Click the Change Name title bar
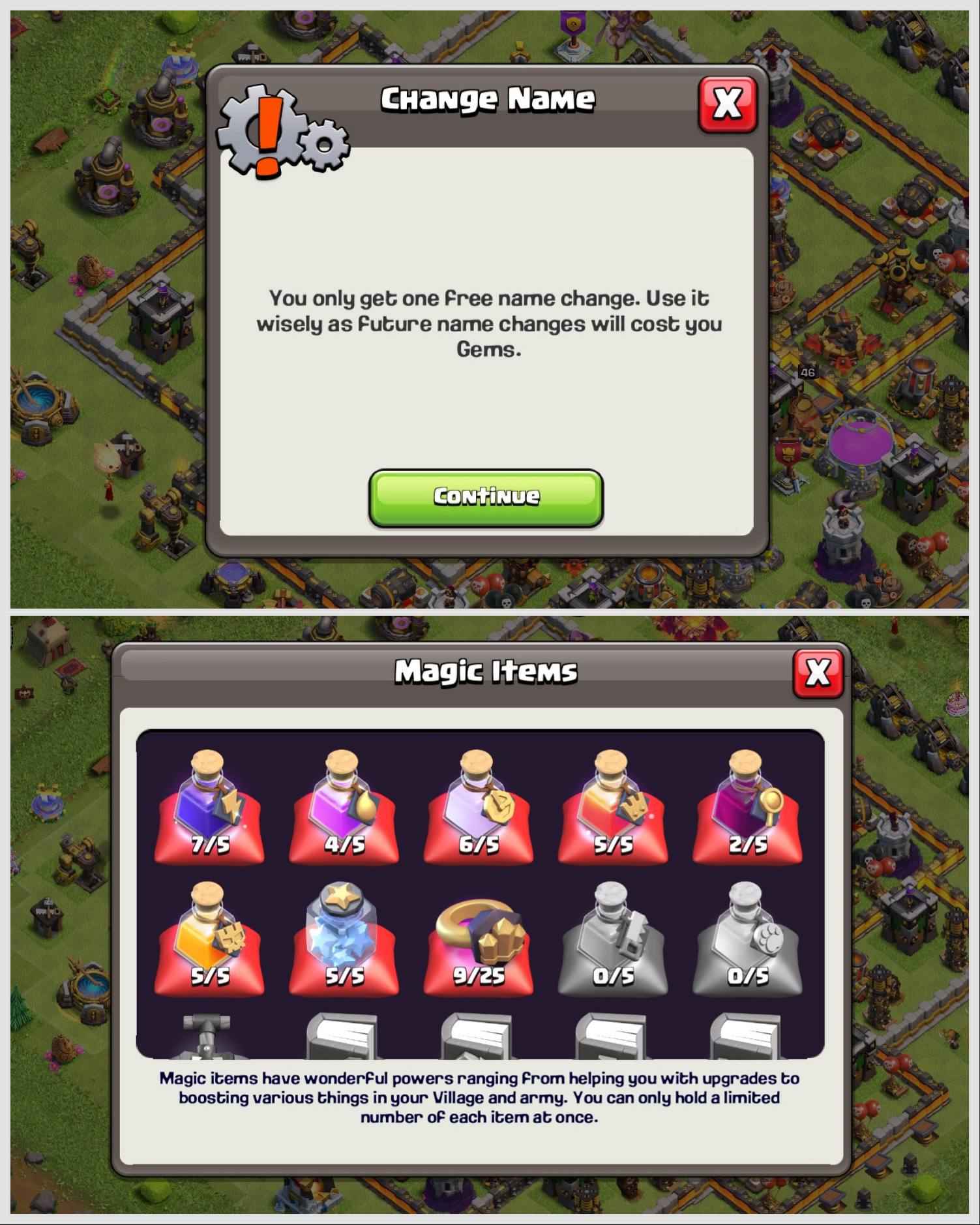 [488, 99]
